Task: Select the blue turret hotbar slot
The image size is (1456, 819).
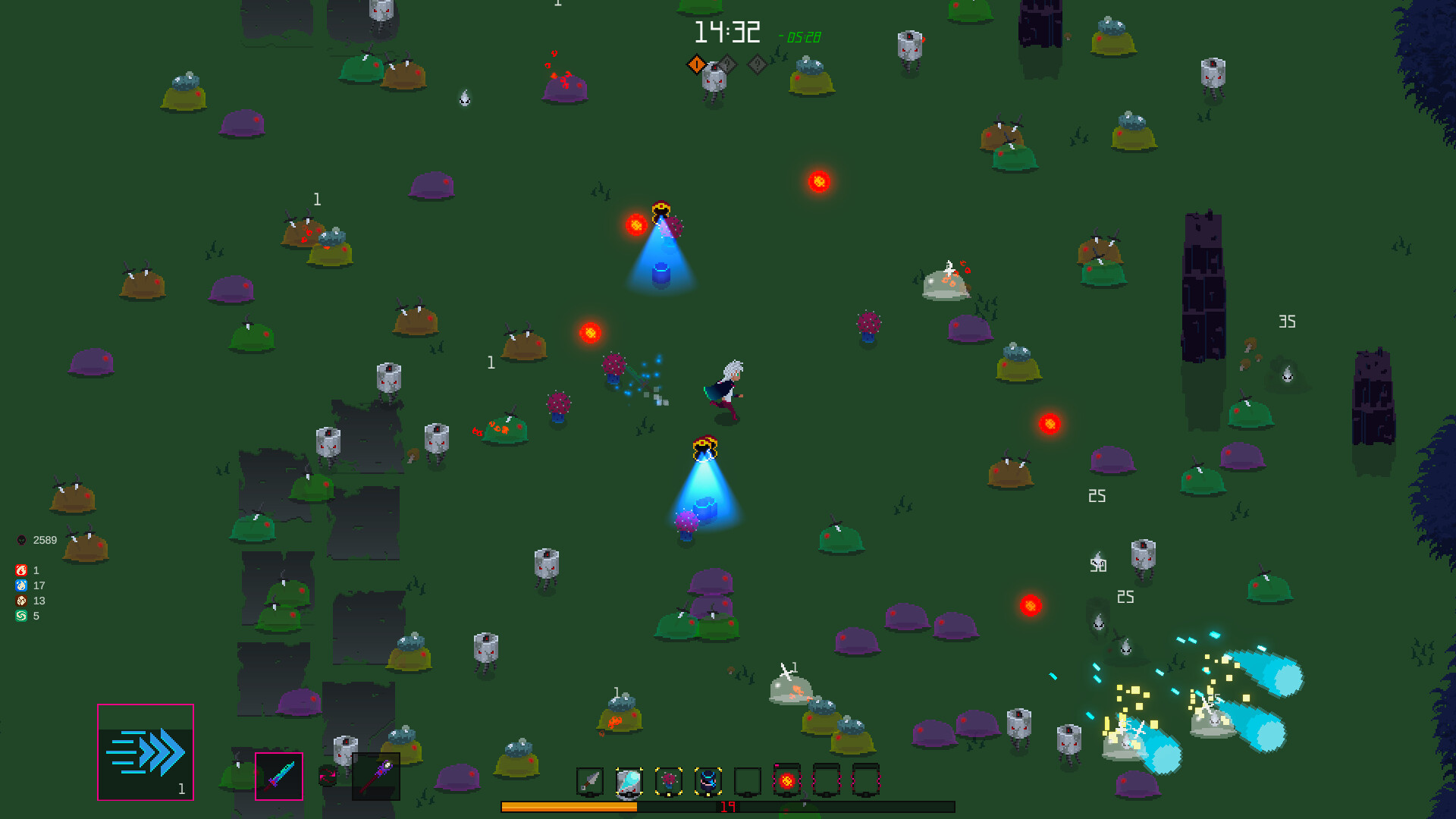Action: 708,780
